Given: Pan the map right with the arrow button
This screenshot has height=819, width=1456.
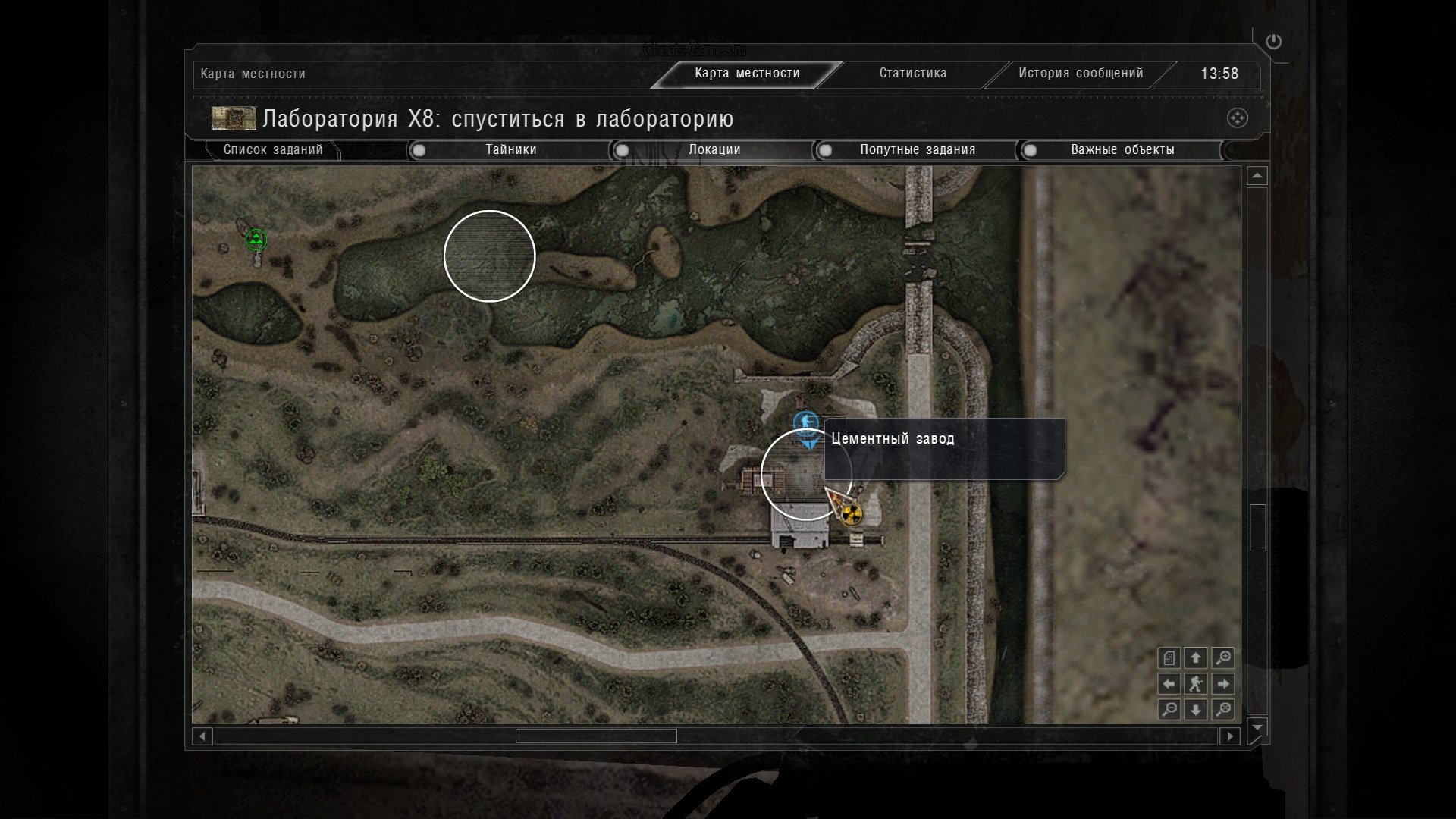Looking at the screenshot, I should [1222, 684].
